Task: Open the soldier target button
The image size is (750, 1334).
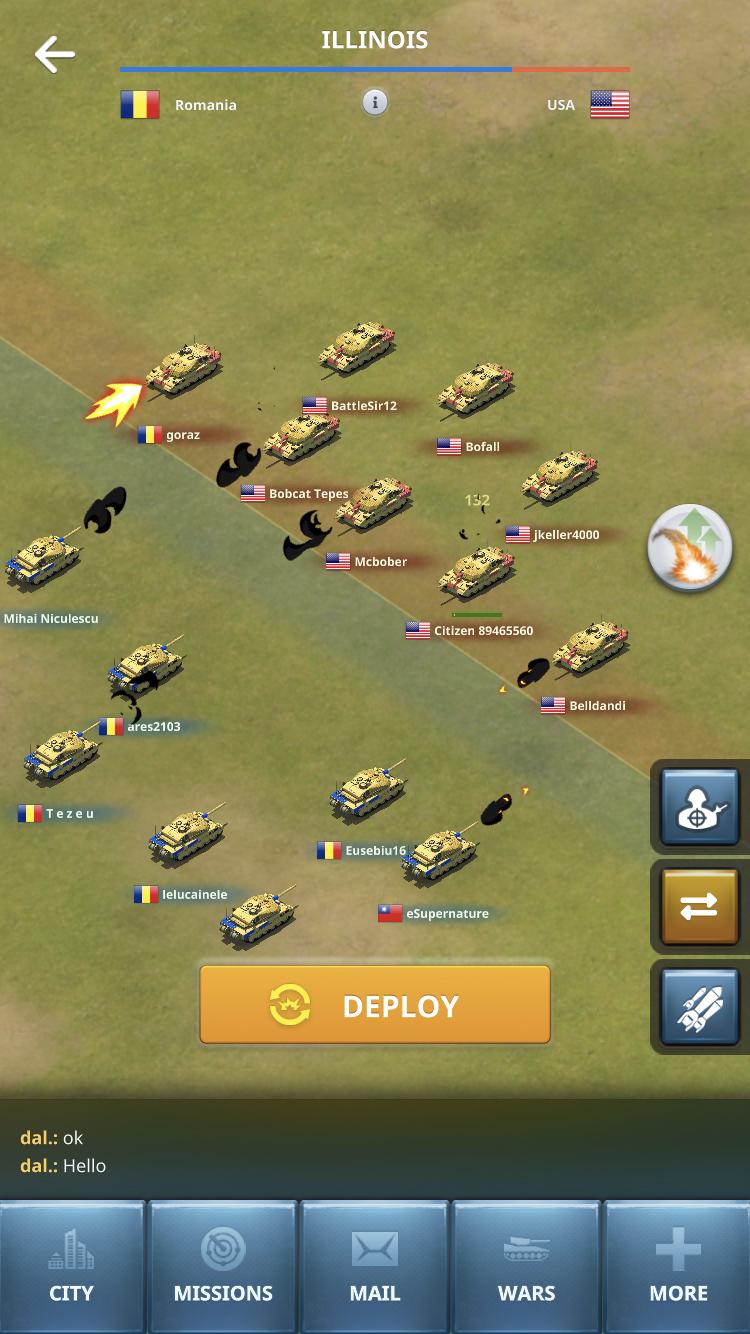Action: [699, 808]
